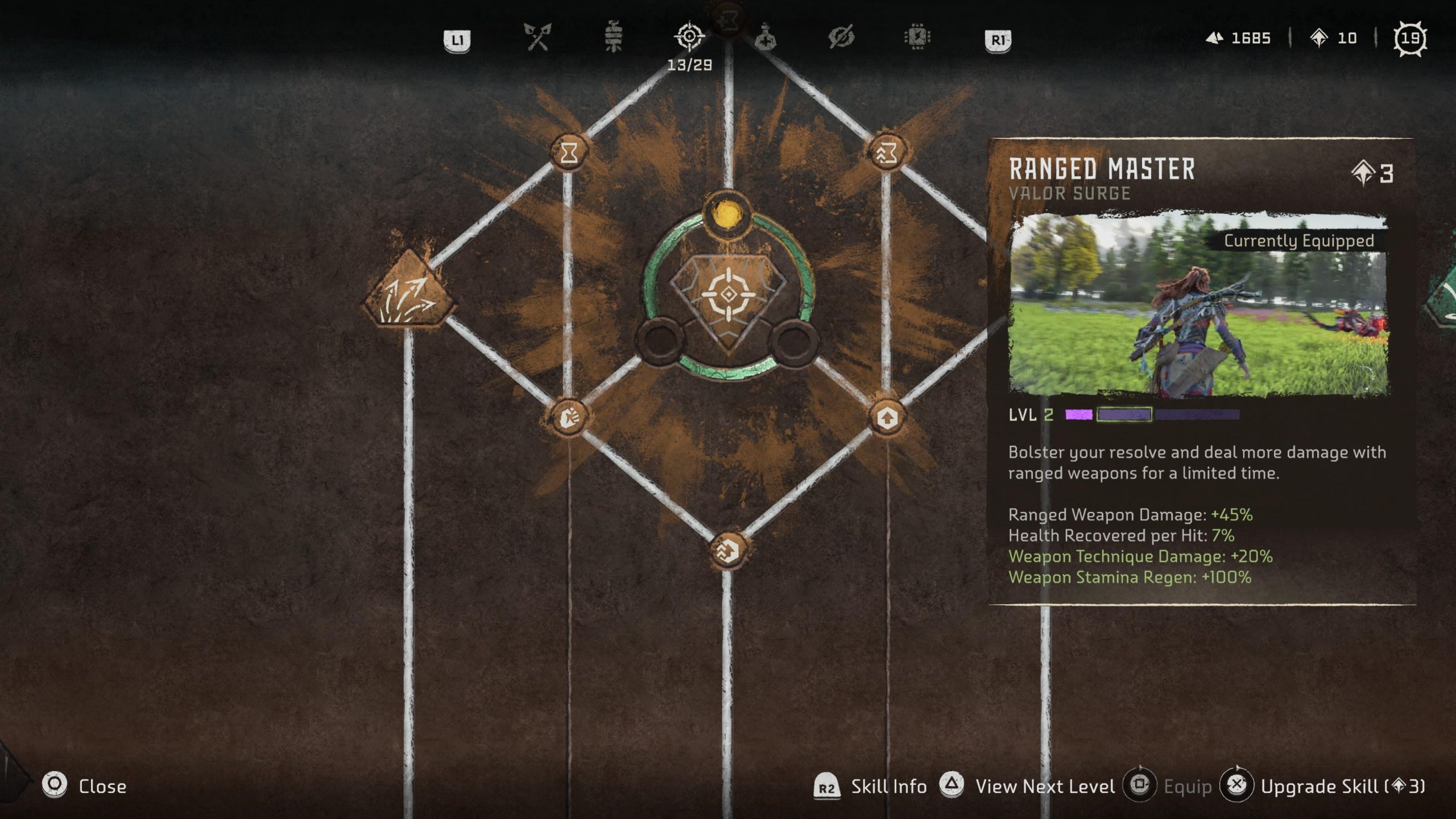Click the Ranged Master preview thumbnail
The height and width of the screenshot is (819, 1456).
(x=1198, y=304)
